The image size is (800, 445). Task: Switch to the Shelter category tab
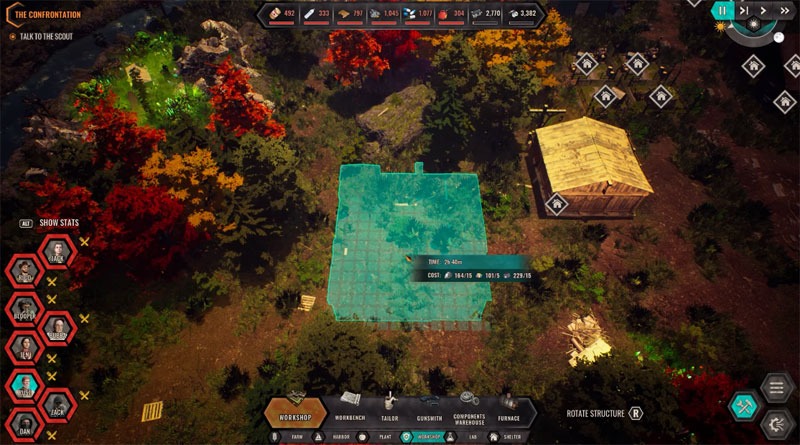click(x=506, y=437)
